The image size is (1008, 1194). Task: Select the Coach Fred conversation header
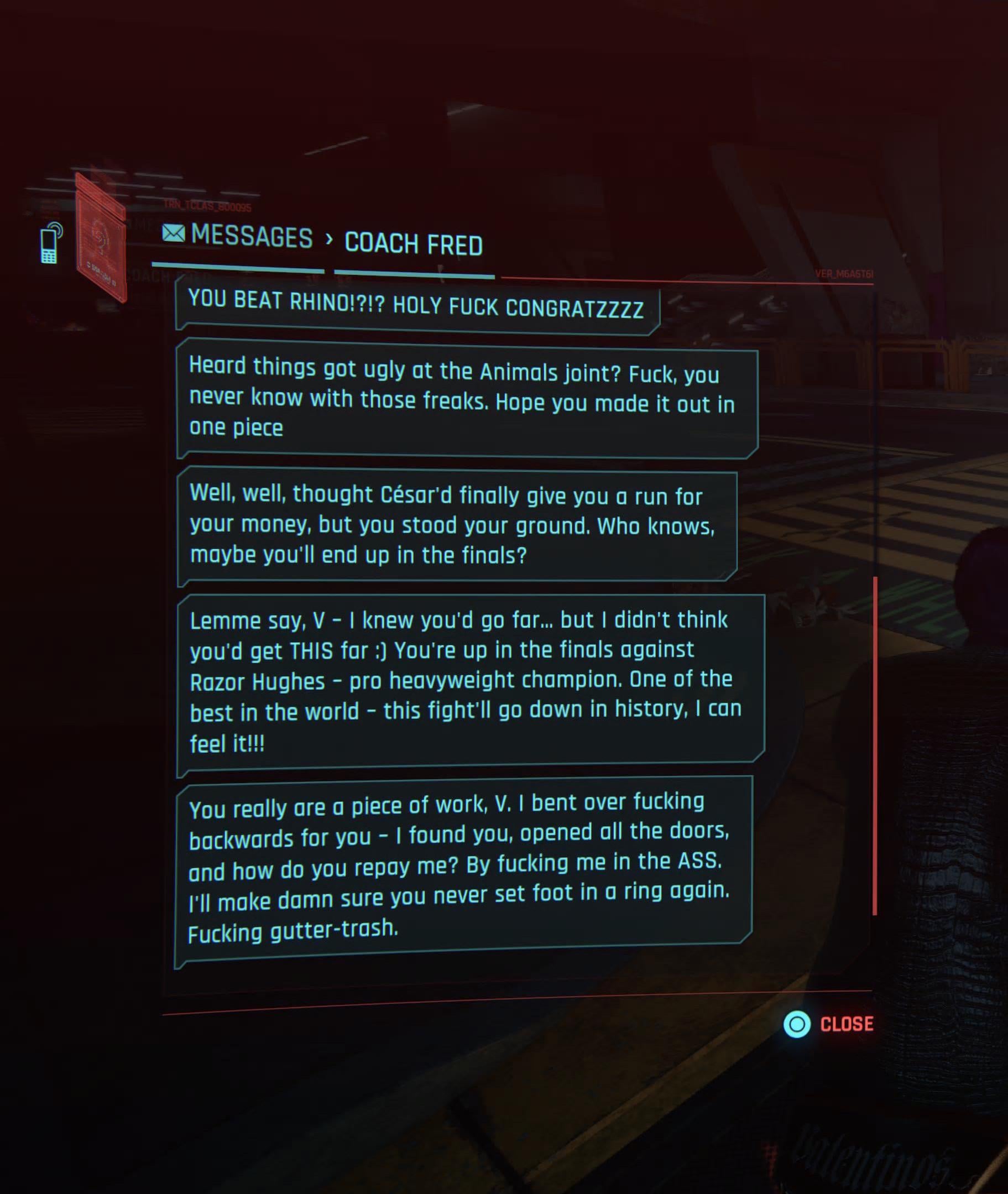(x=413, y=244)
